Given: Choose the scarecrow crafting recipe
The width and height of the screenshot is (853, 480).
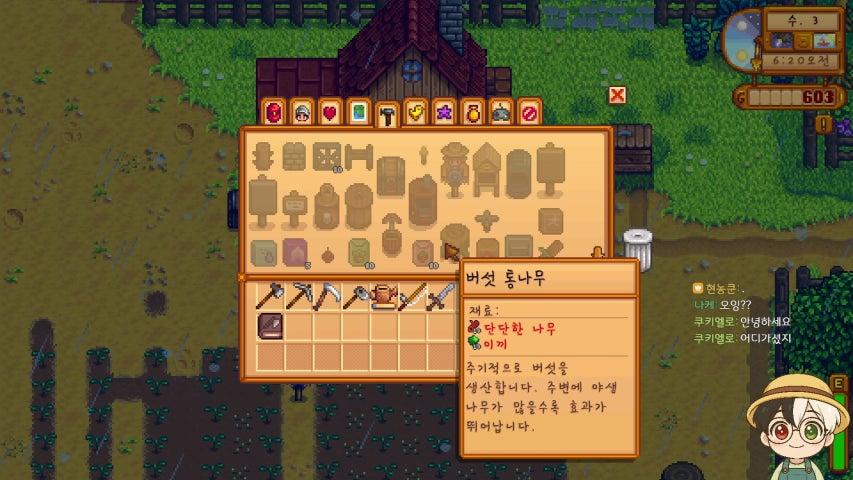Looking at the screenshot, I should [x=456, y=162].
